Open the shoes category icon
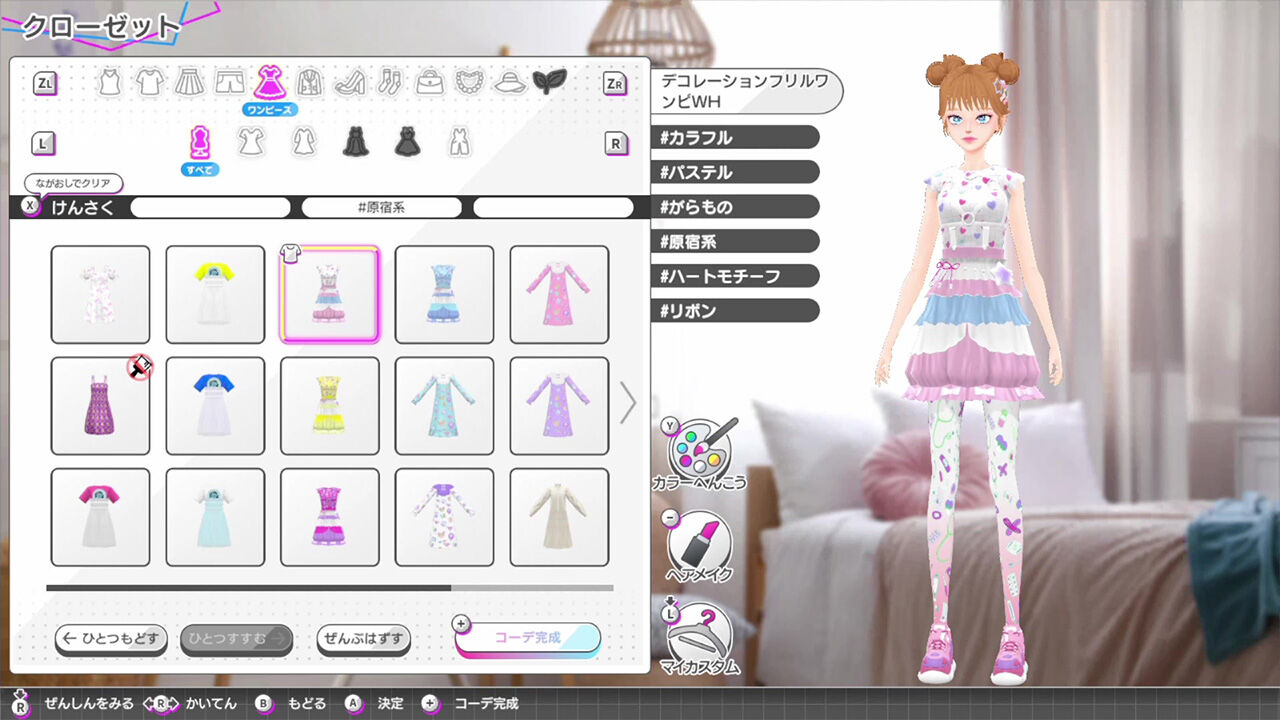Screen dimensions: 1280x720 tap(352, 83)
